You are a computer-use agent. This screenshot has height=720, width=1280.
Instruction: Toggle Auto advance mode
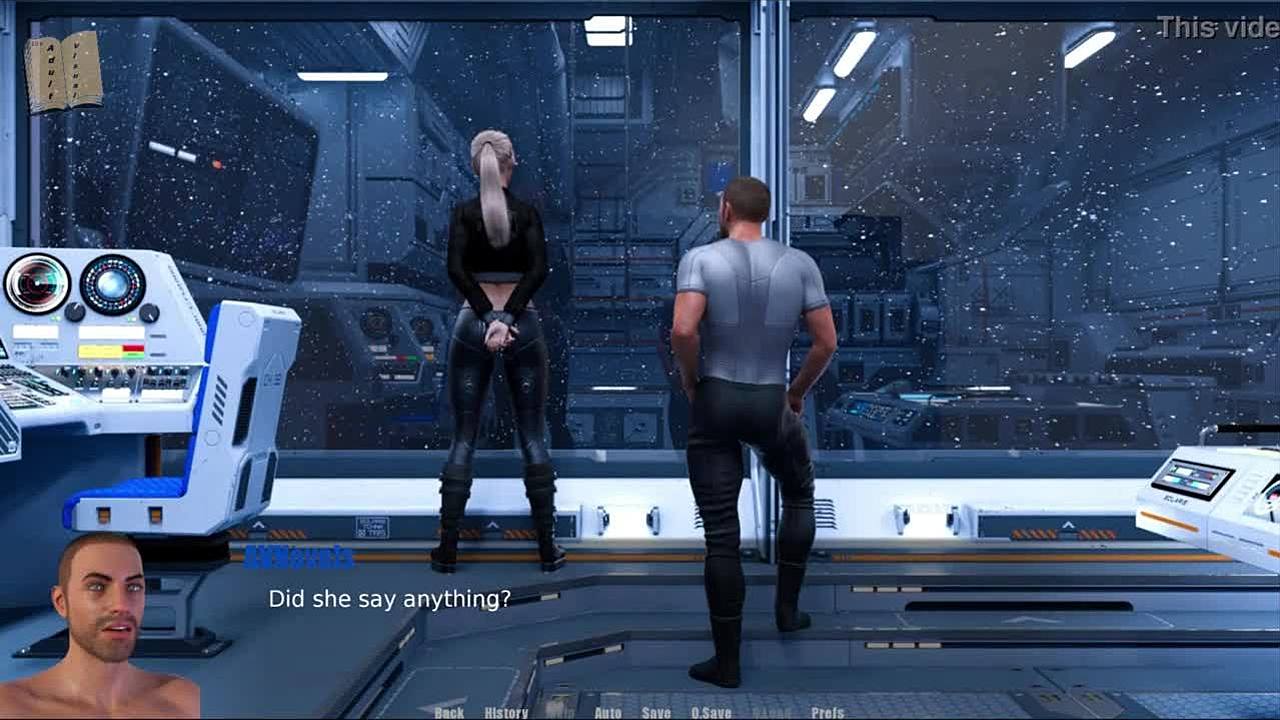(608, 712)
